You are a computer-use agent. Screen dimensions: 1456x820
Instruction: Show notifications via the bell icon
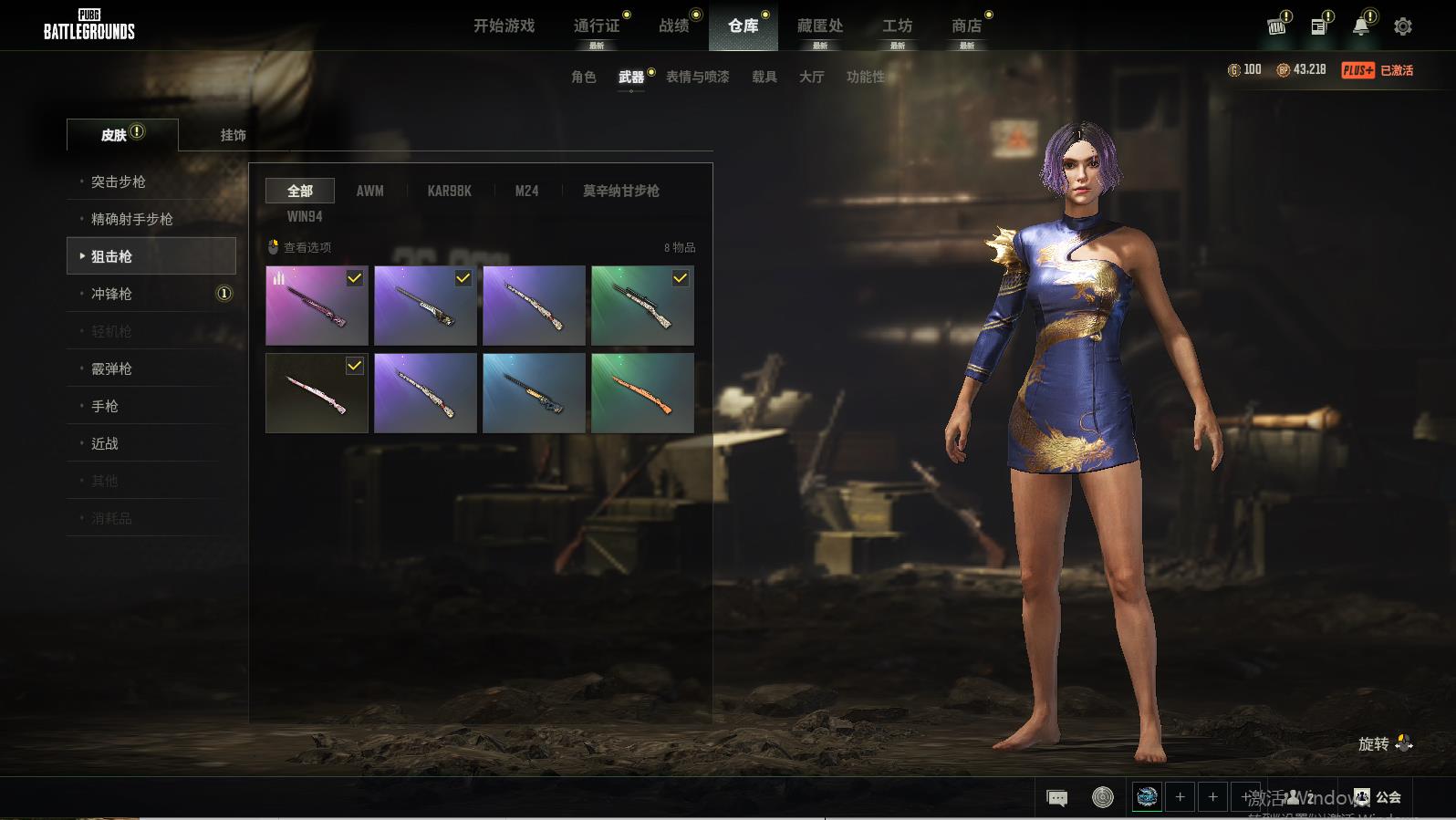tap(1360, 26)
